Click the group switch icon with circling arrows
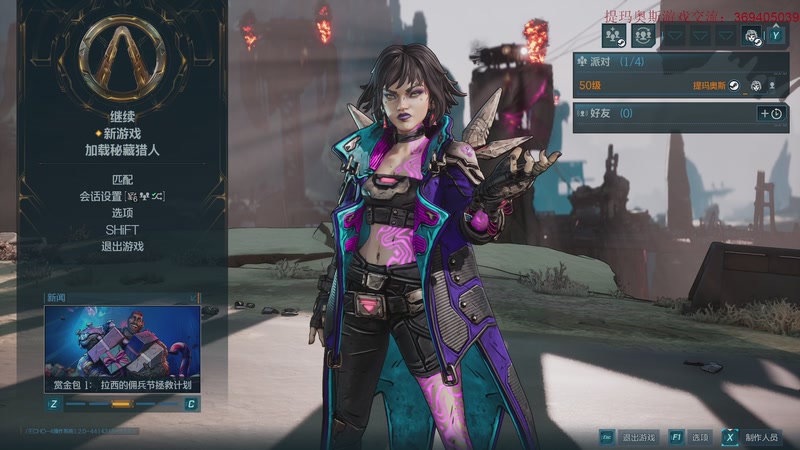Viewport: 800px width, 450px height. coord(642,36)
